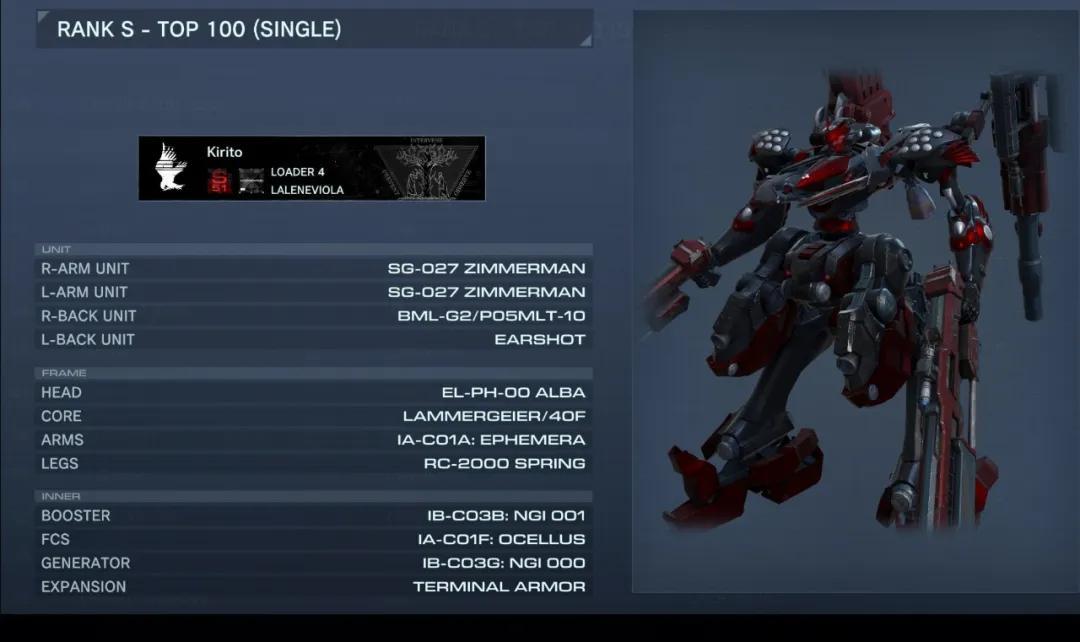Pick the EXPANSION Terminal Armor row
This screenshot has height=642, width=1080.
pos(313,587)
